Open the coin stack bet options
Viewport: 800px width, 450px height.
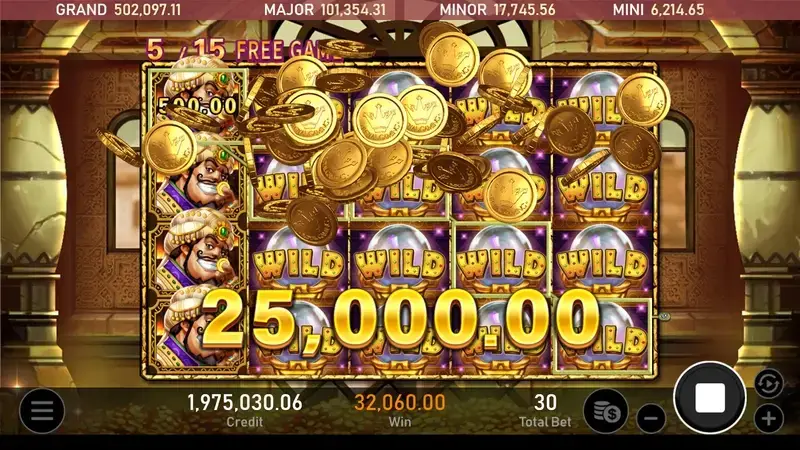click(605, 411)
